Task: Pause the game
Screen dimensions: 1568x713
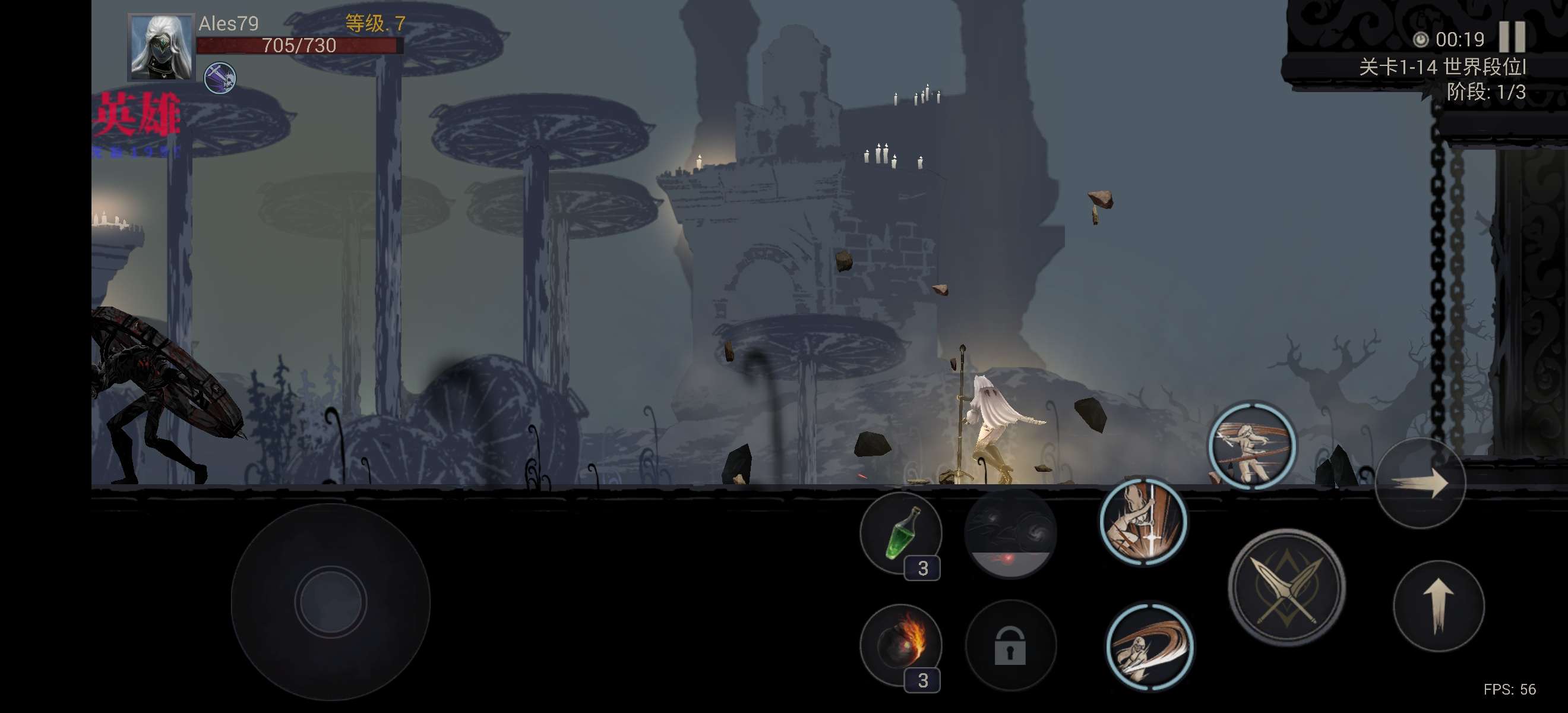Action: coord(1512,37)
